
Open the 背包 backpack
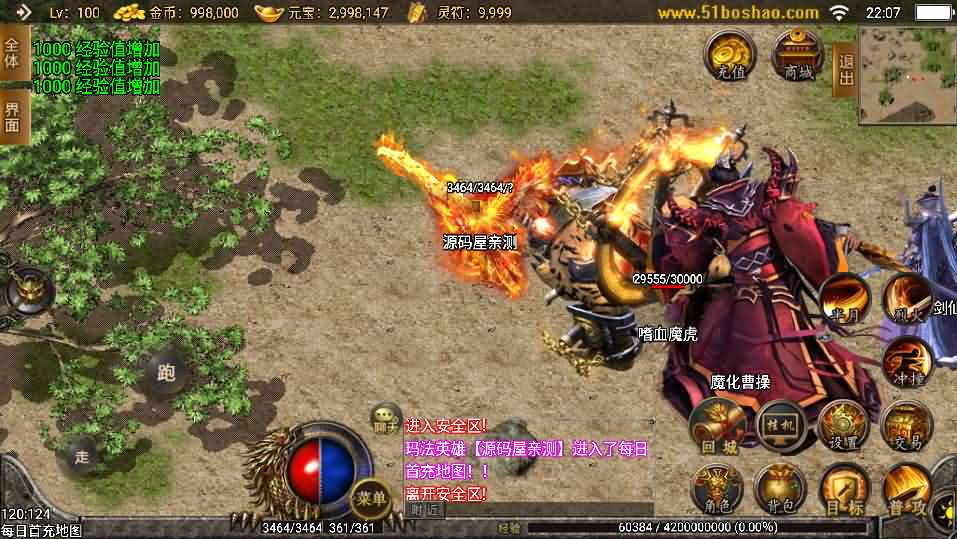[781, 490]
